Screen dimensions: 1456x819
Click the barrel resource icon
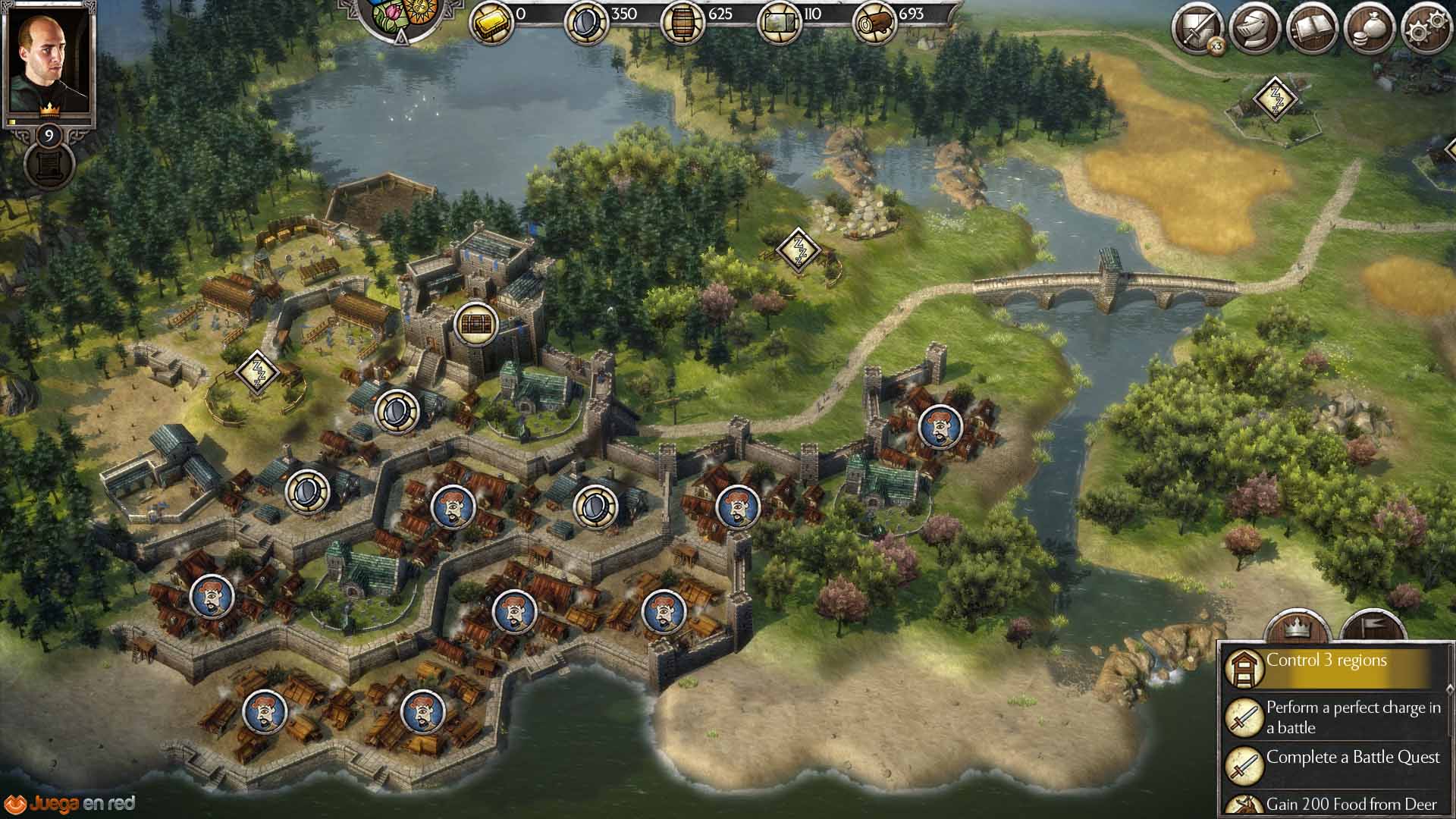[x=683, y=23]
